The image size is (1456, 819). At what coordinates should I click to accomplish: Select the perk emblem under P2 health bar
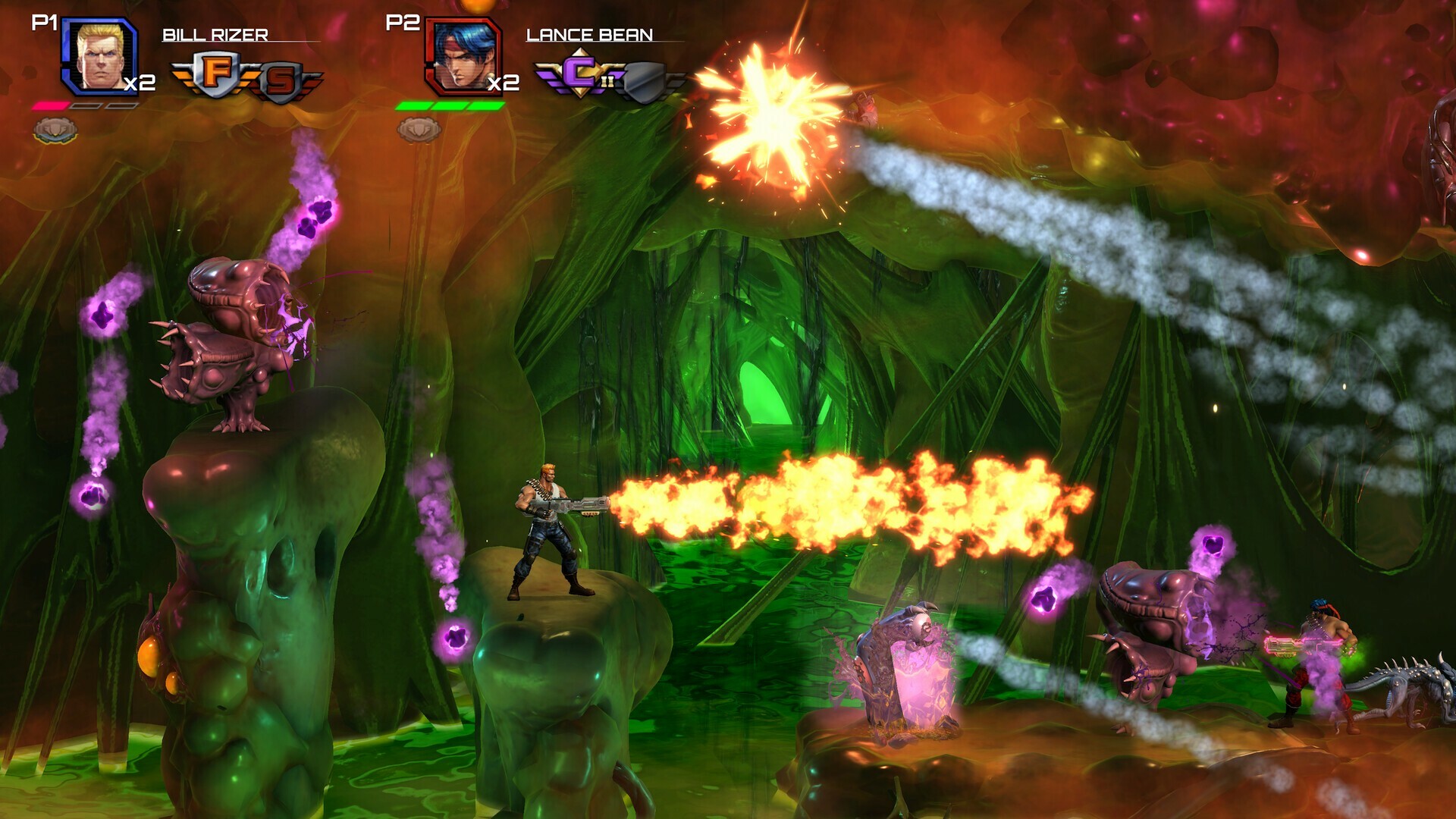pos(419,130)
